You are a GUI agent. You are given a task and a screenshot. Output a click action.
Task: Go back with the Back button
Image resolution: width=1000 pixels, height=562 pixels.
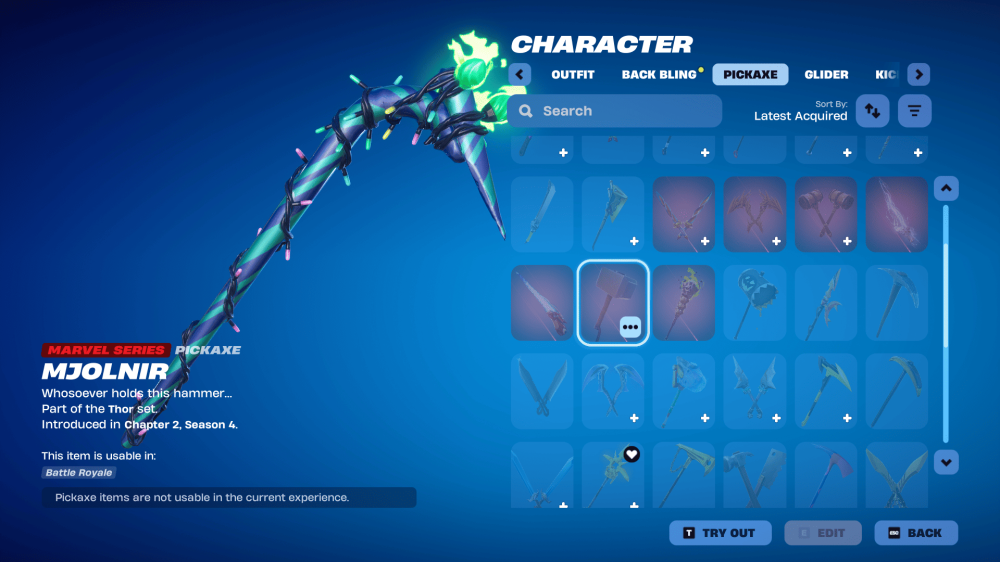(915, 533)
